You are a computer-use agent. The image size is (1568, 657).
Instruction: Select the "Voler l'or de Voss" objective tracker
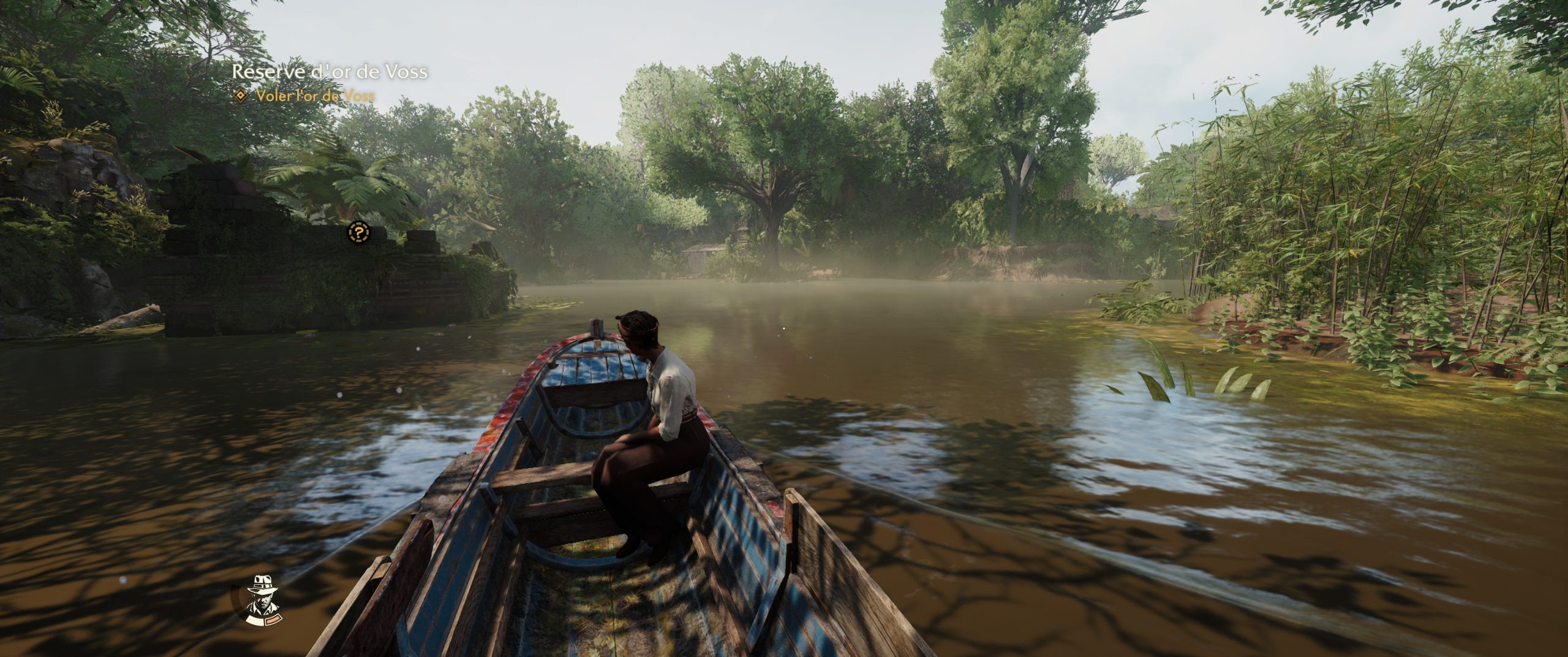click(x=315, y=96)
